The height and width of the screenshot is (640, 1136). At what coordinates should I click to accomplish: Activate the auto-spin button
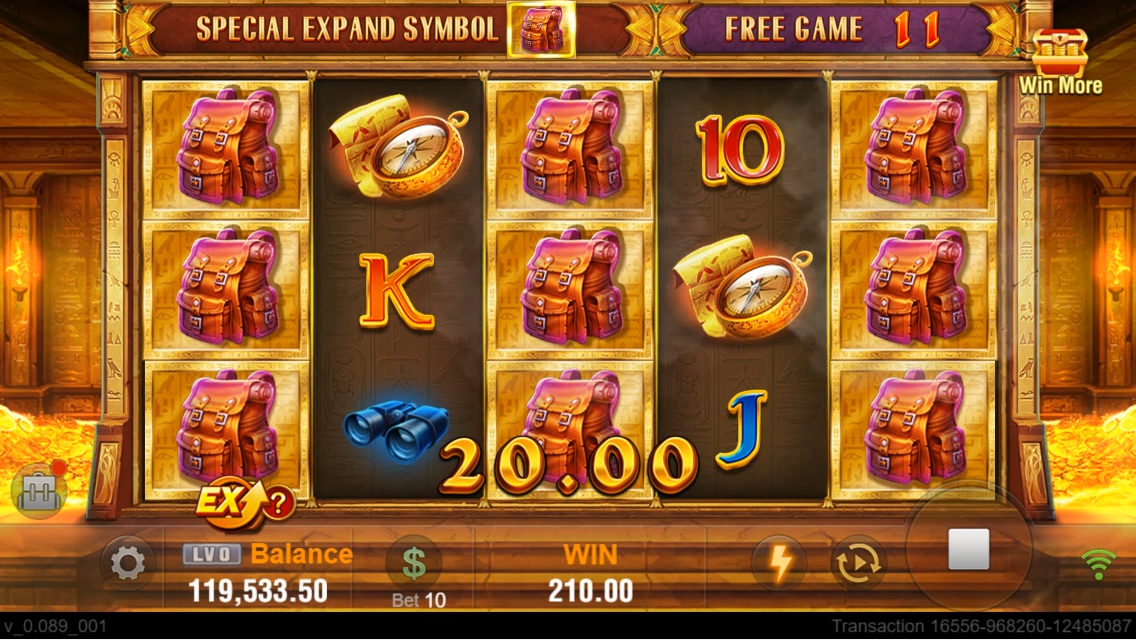pyautogui.click(x=857, y=564)
